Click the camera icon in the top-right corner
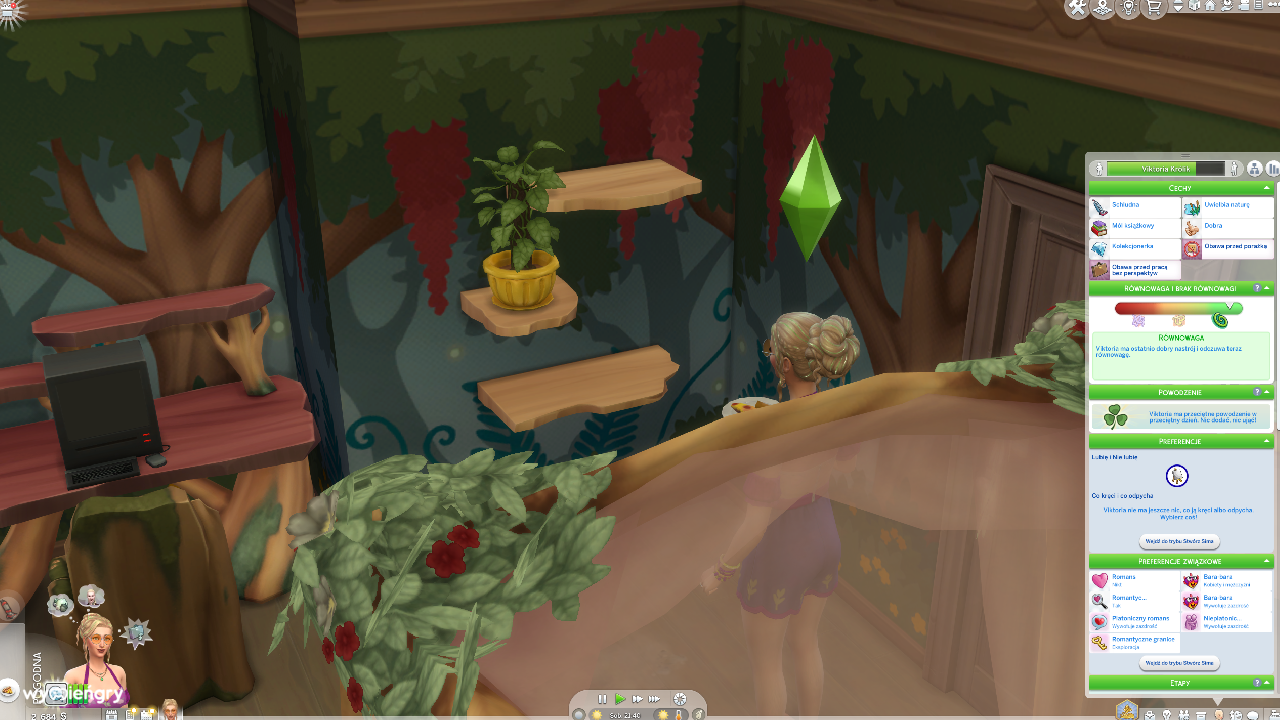Viewport: 1280px width, 720px height. (x=1246, y=8)
